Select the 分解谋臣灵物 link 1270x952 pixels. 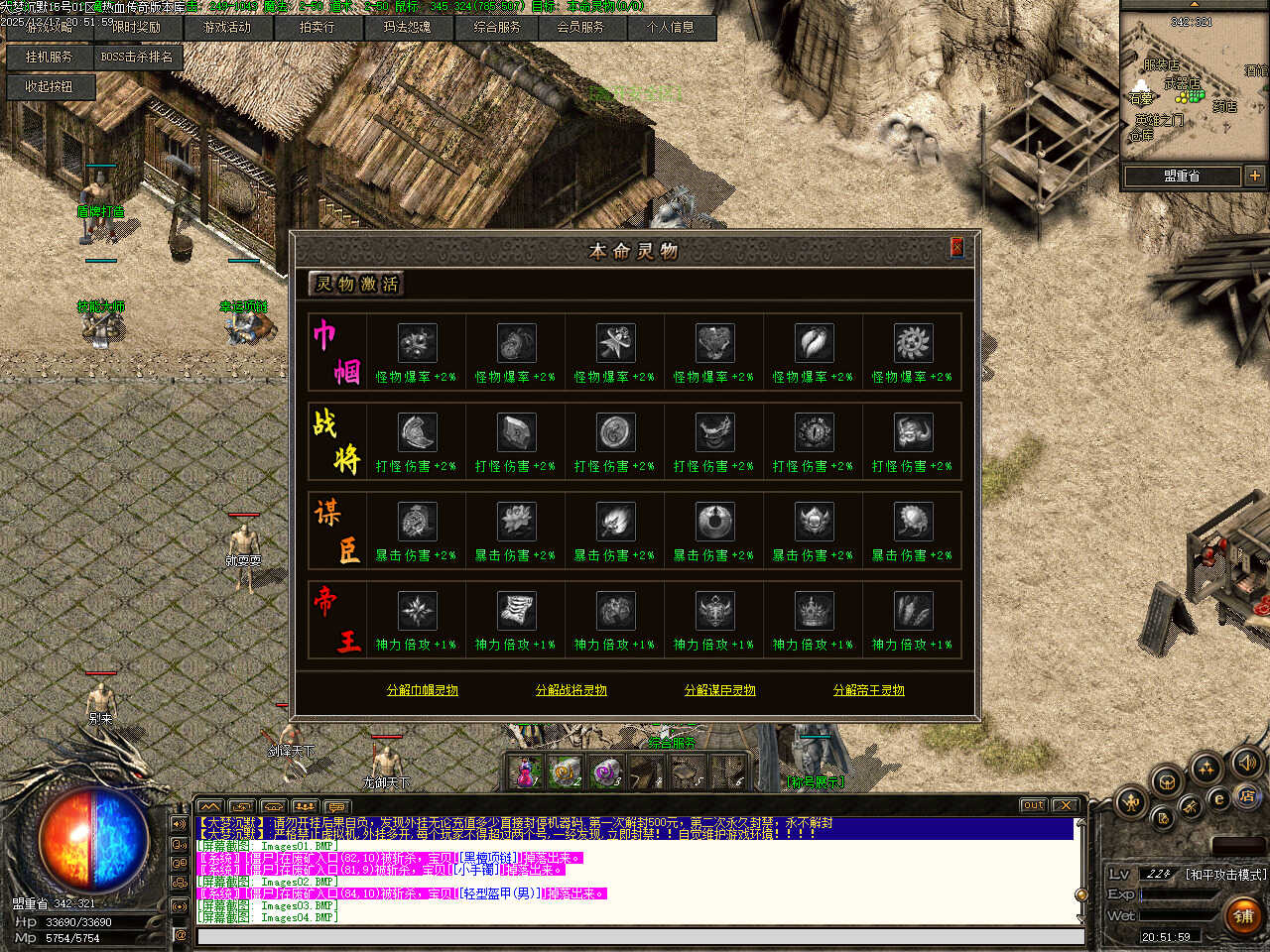[x=720, y=690]
